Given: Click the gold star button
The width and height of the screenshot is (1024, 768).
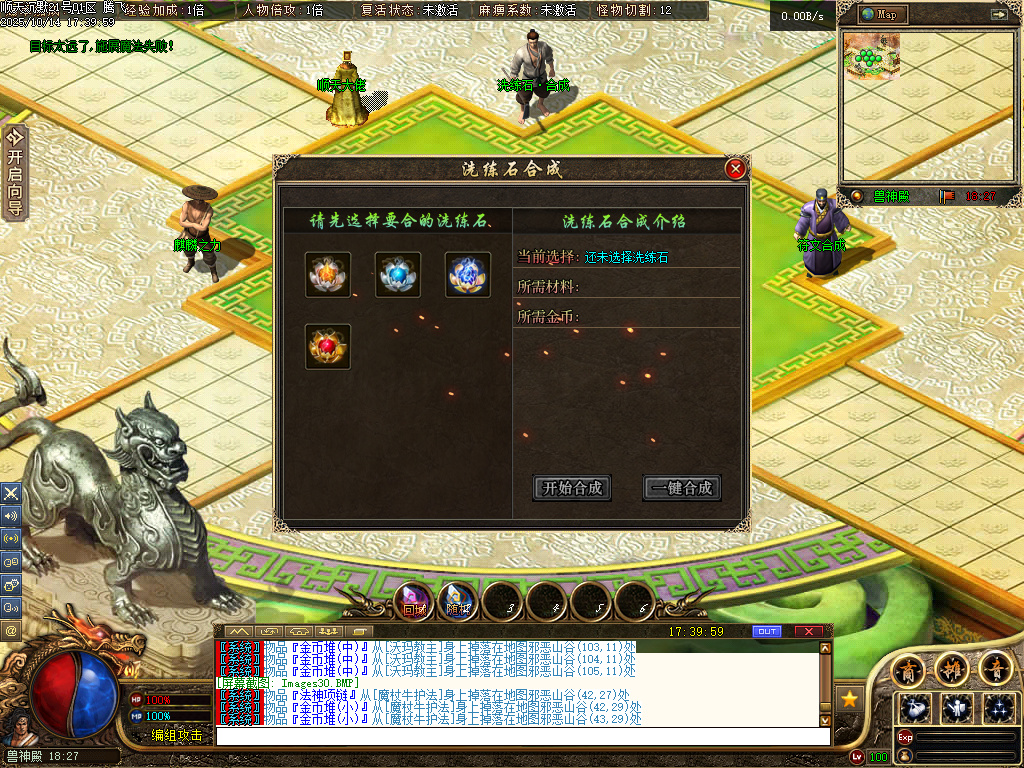Looking at the screenshot, I should click(x=850, y=699).
